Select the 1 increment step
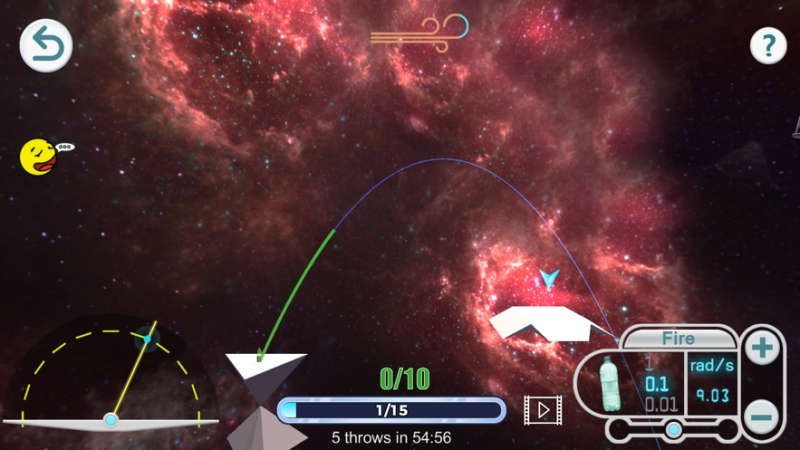800x450 pixels. coord(649,365)
